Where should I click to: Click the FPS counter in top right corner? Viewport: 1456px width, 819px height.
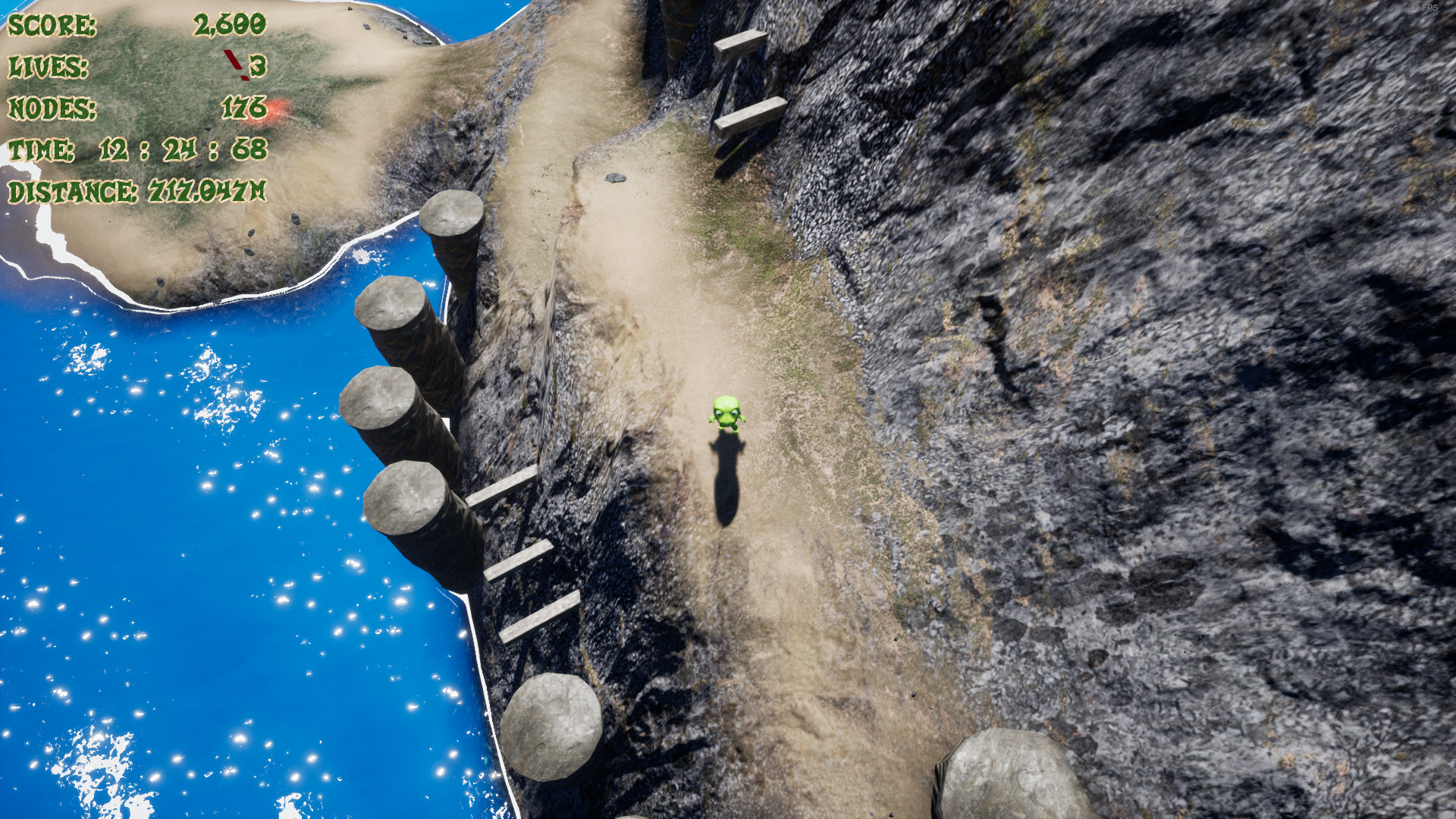pyautogui.click(x=1426, y=7)
